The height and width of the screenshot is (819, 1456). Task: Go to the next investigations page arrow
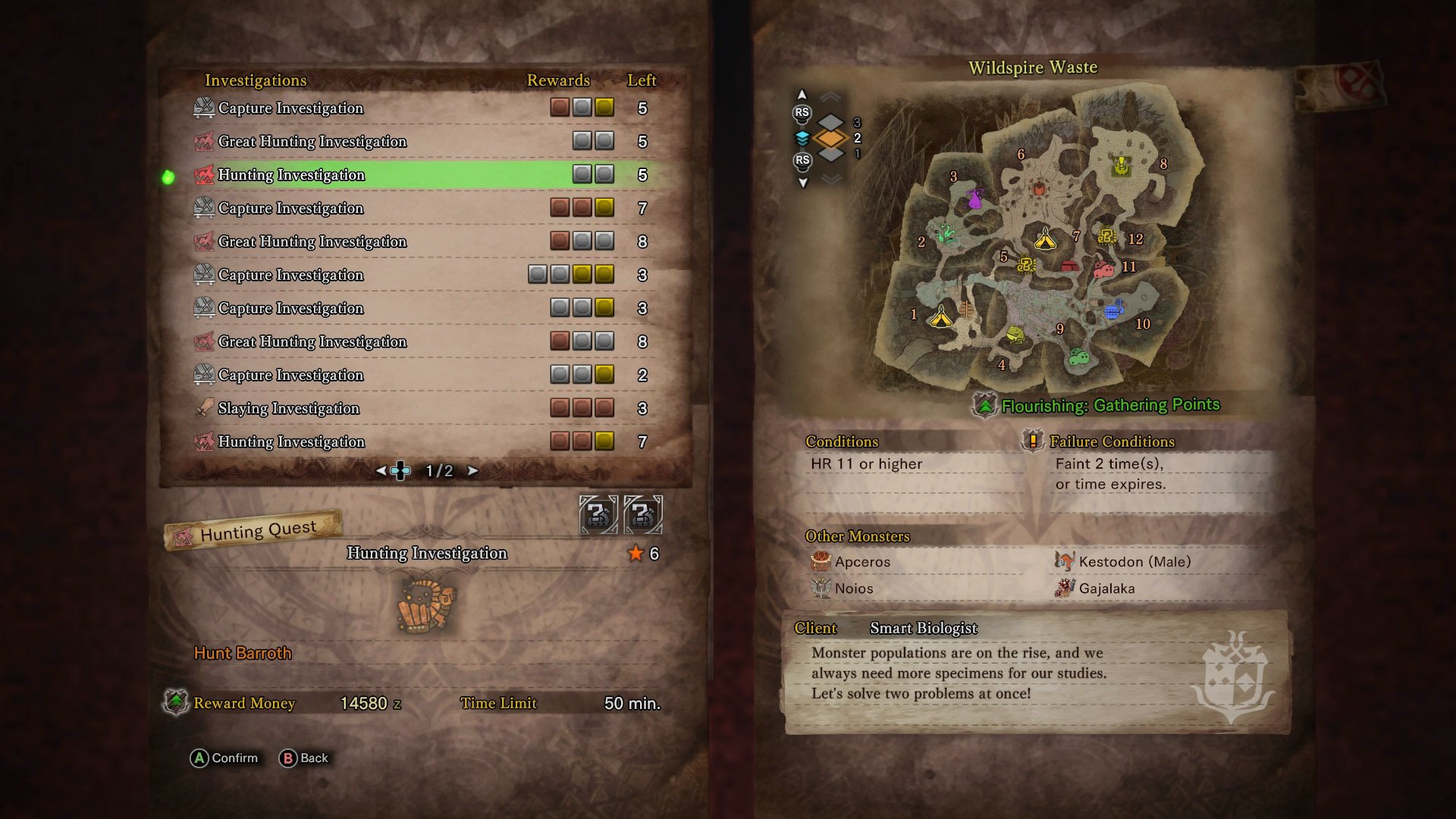(x=473, y=471)
